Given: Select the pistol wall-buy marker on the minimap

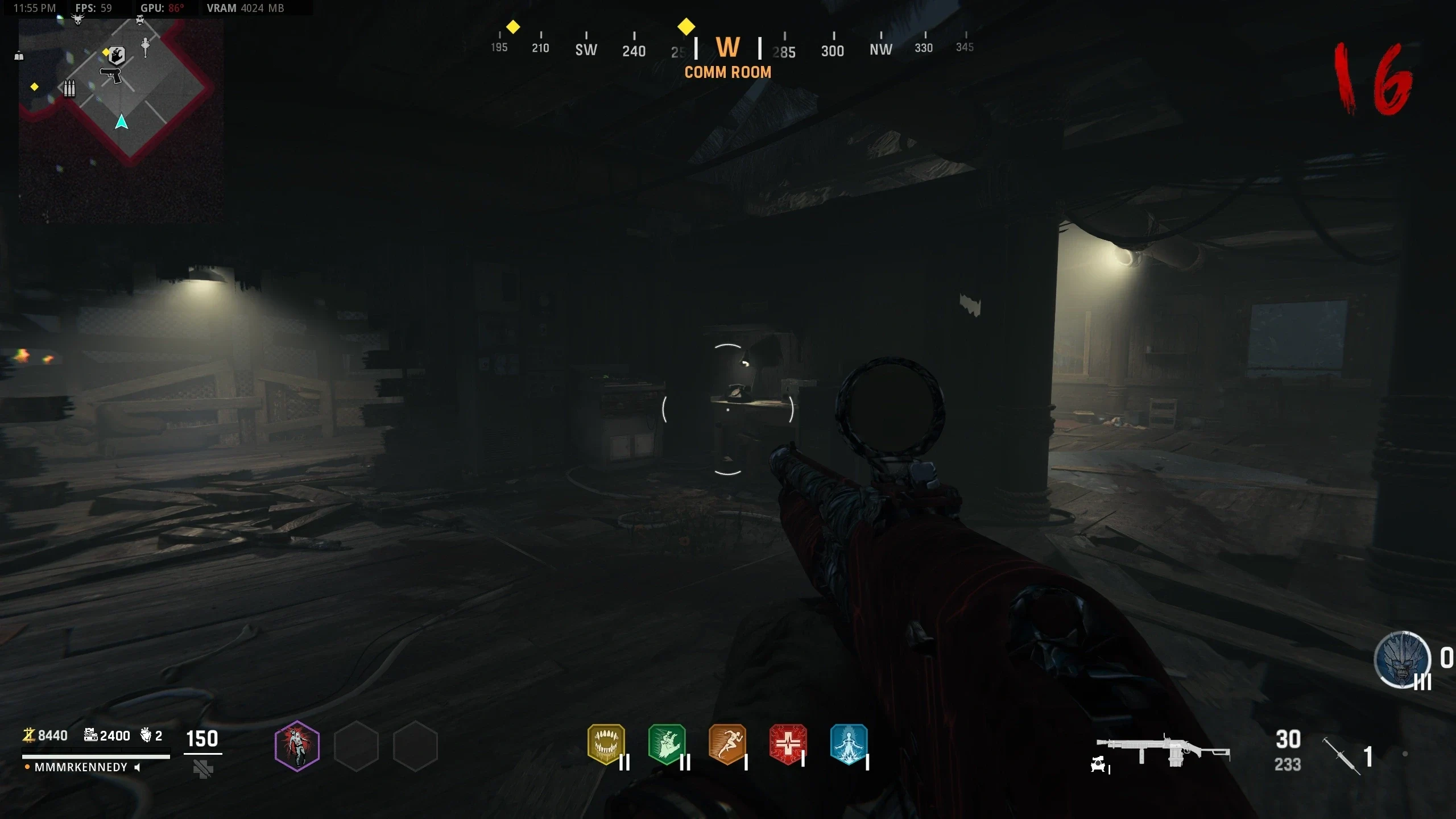Looking at the screenshot, I should [111, 75].
